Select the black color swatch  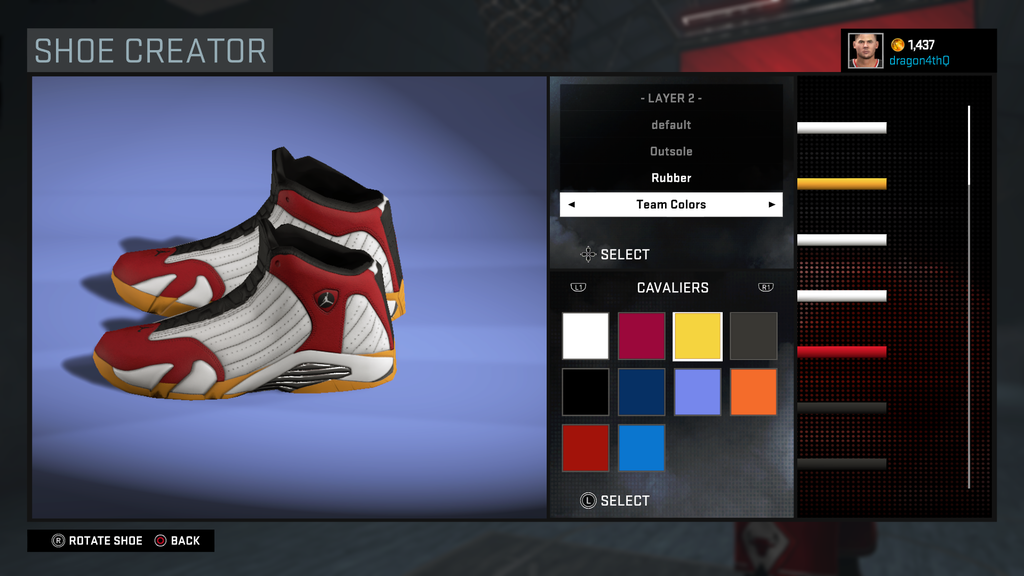(586, 392)
